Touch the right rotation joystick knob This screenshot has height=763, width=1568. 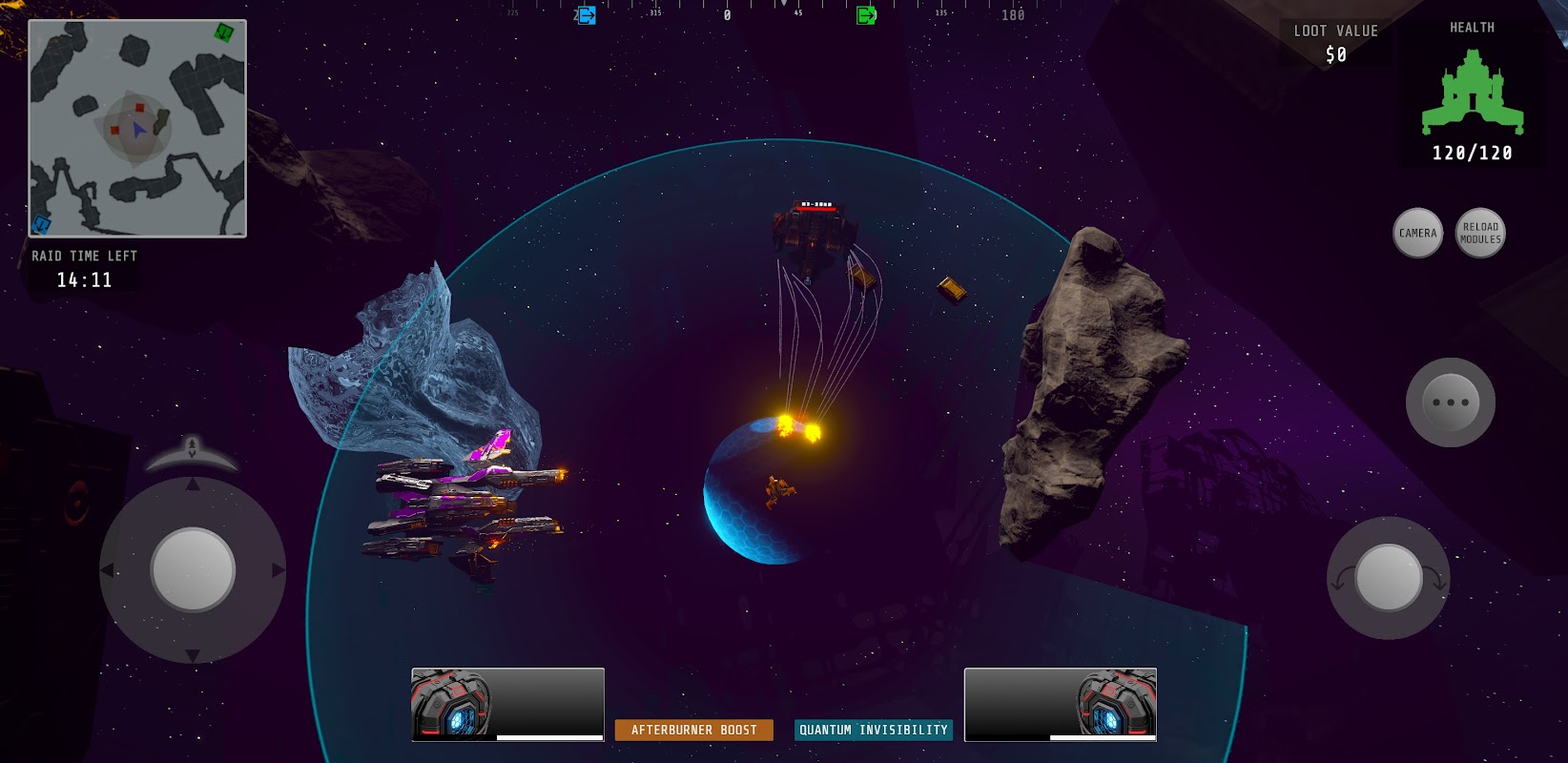click(1389, 578)
